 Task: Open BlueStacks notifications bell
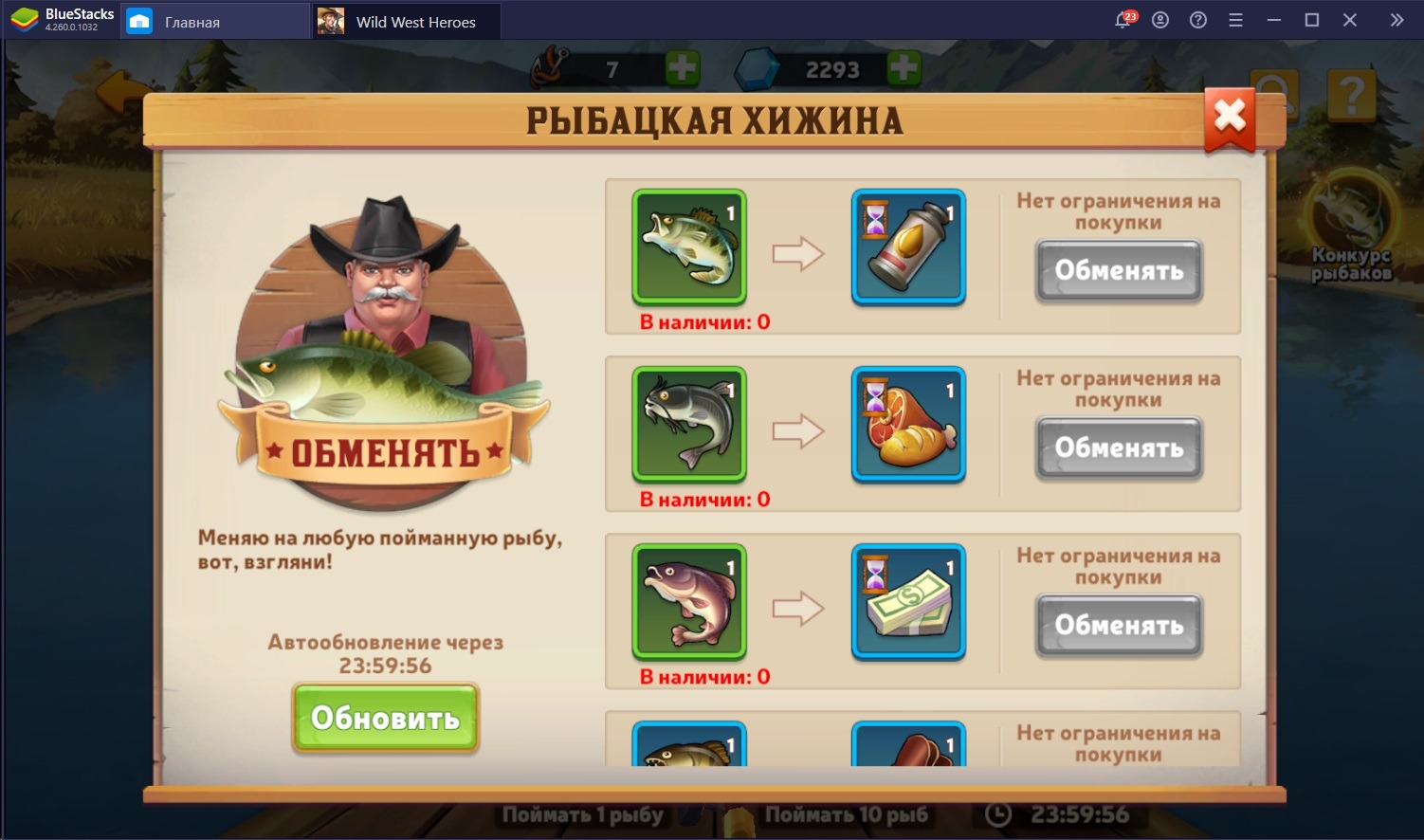click(1123, 21)
